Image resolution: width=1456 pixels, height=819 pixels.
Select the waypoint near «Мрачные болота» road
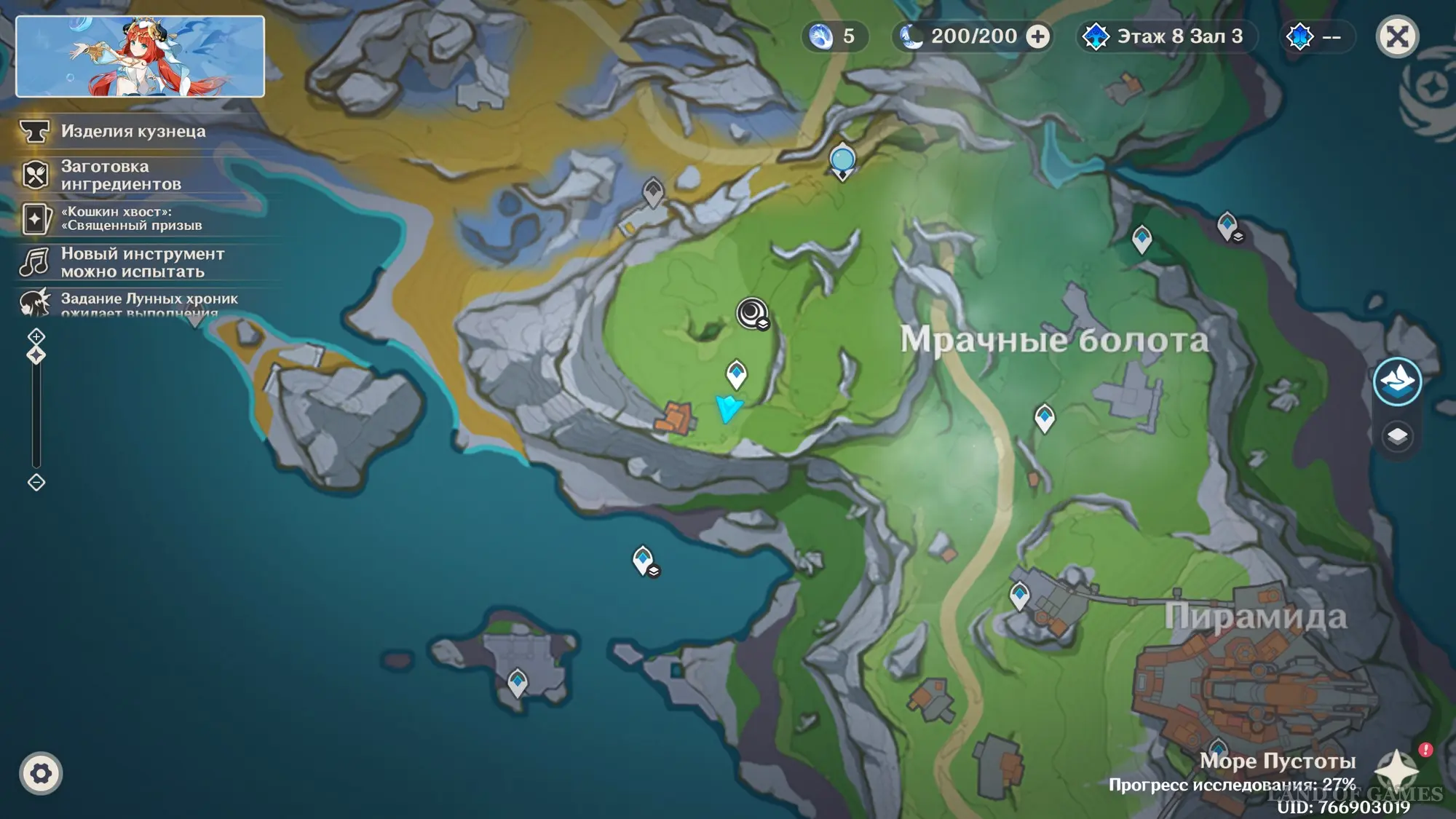pyautogui.click(x=1045, y=418)
